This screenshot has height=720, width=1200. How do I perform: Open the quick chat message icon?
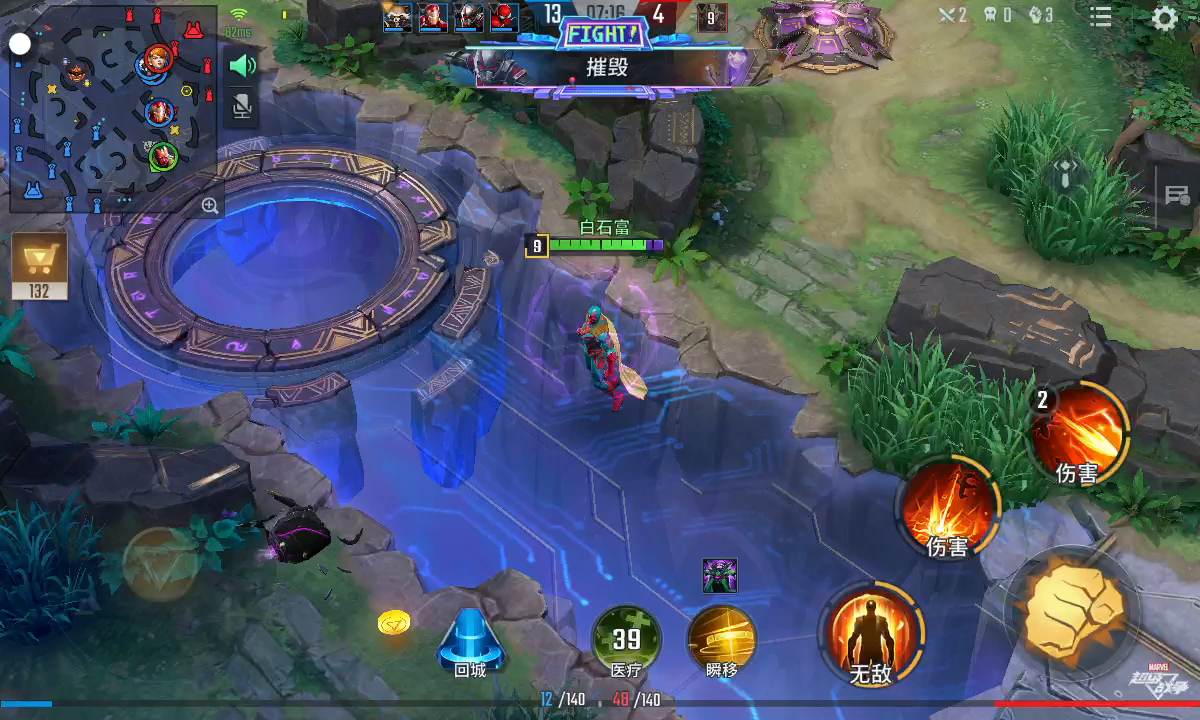[x=1177, y=195]
